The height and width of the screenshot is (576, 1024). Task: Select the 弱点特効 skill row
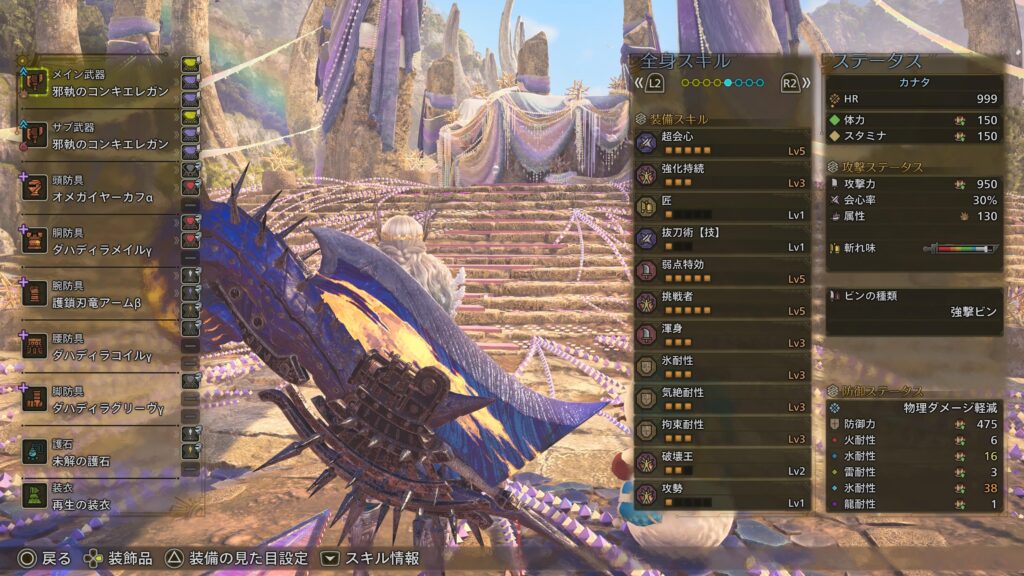coord(721,272)
